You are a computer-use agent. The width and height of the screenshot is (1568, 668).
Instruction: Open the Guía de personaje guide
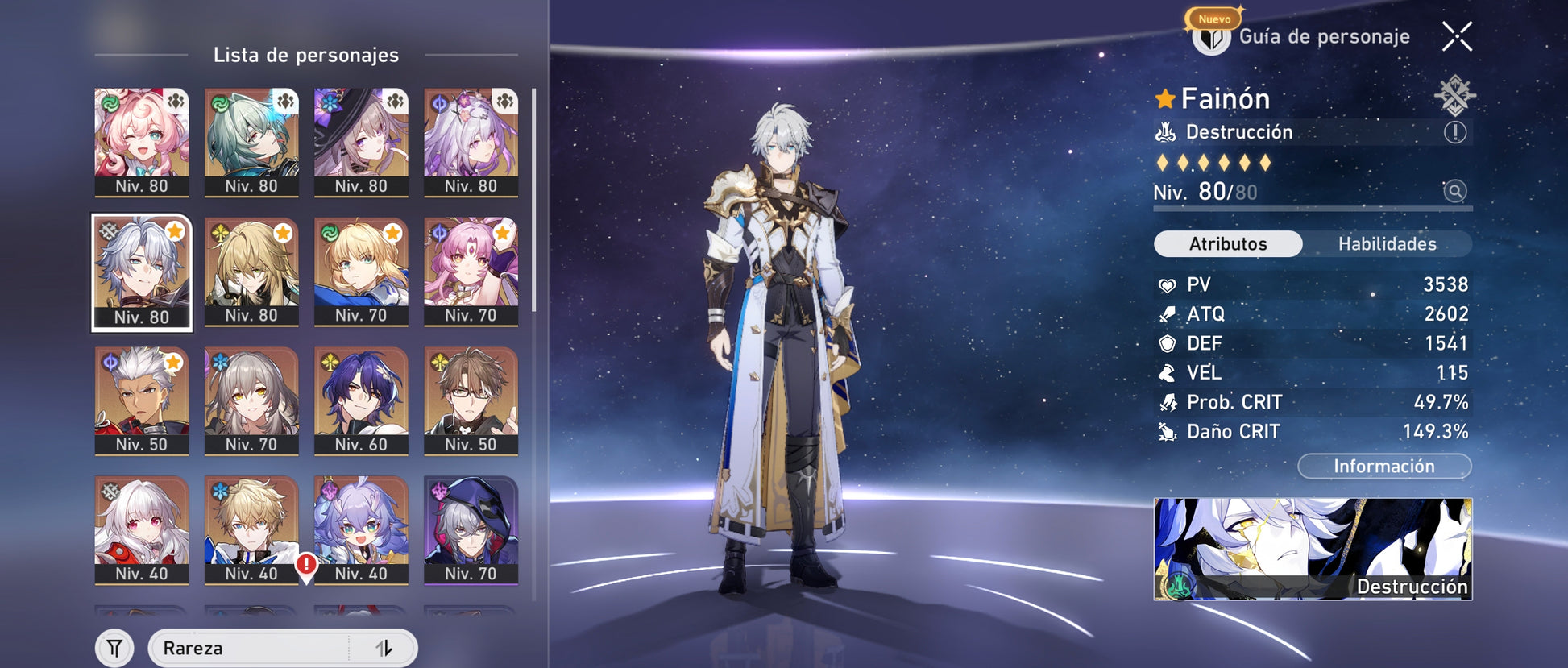tap(1301, 36)
